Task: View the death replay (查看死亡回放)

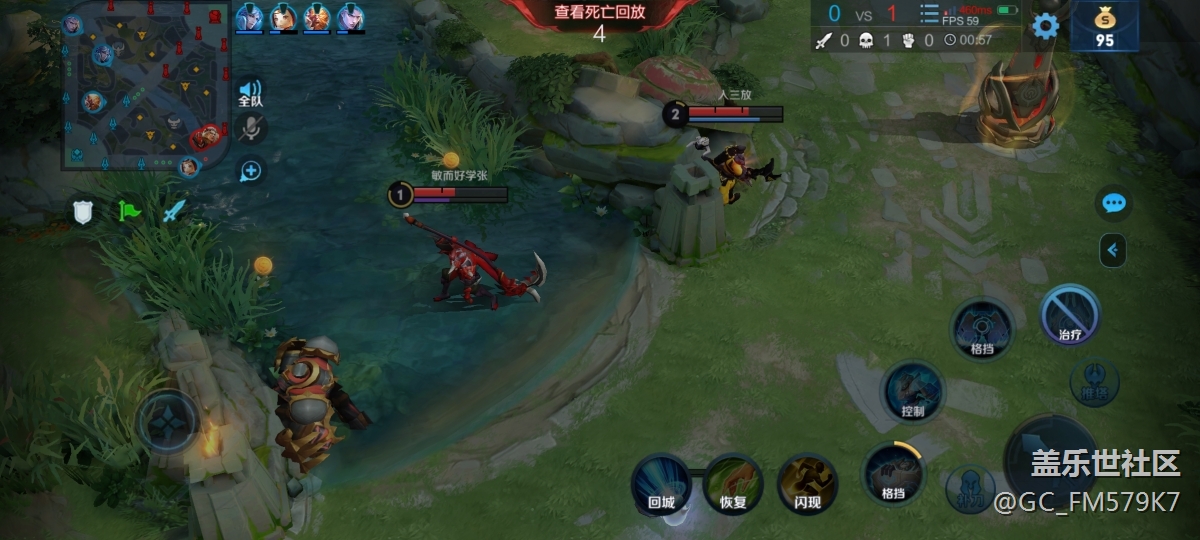Action: tap(600, 13)
